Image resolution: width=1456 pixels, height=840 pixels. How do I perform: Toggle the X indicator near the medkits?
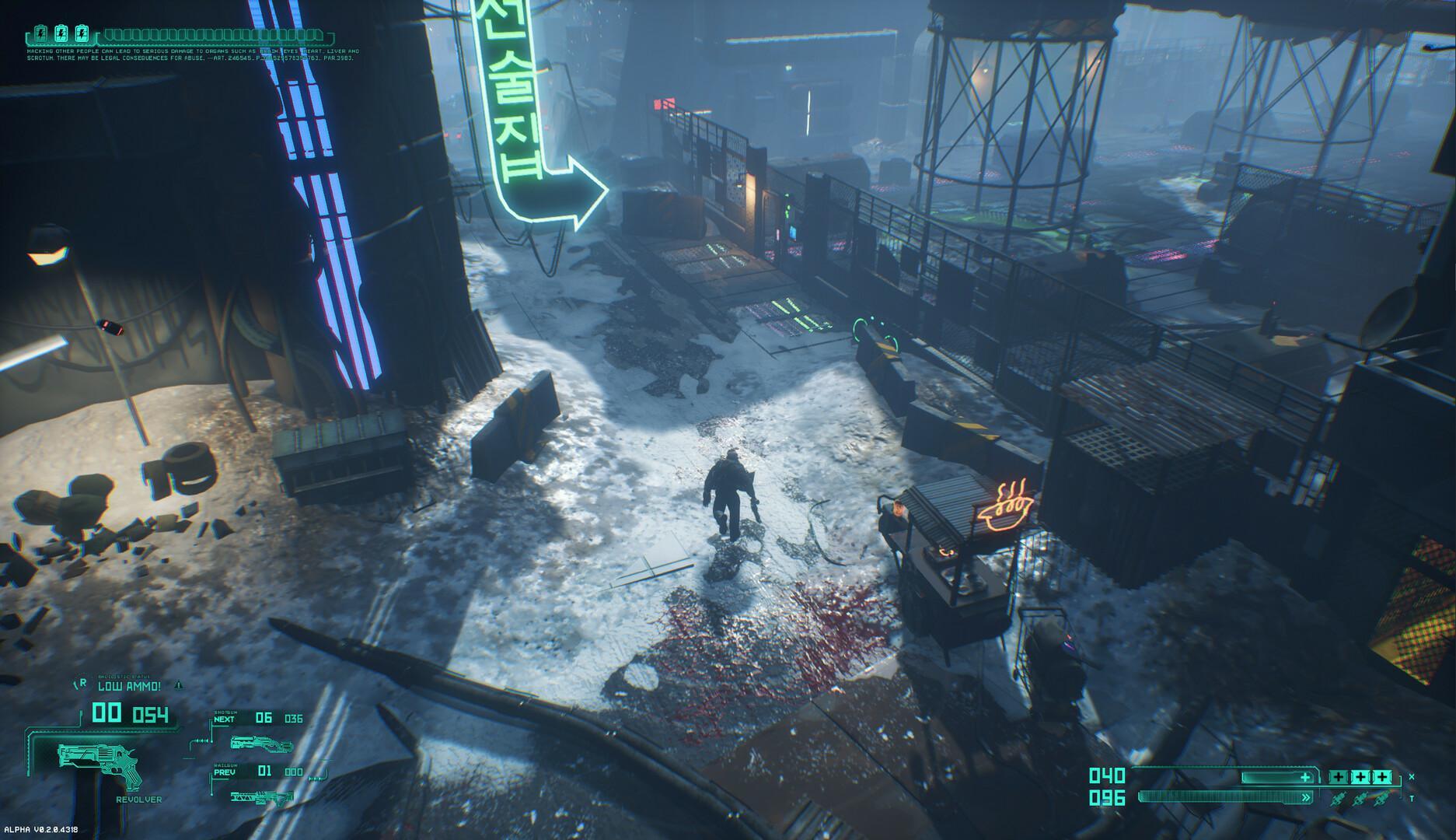tap(1412, 776)
